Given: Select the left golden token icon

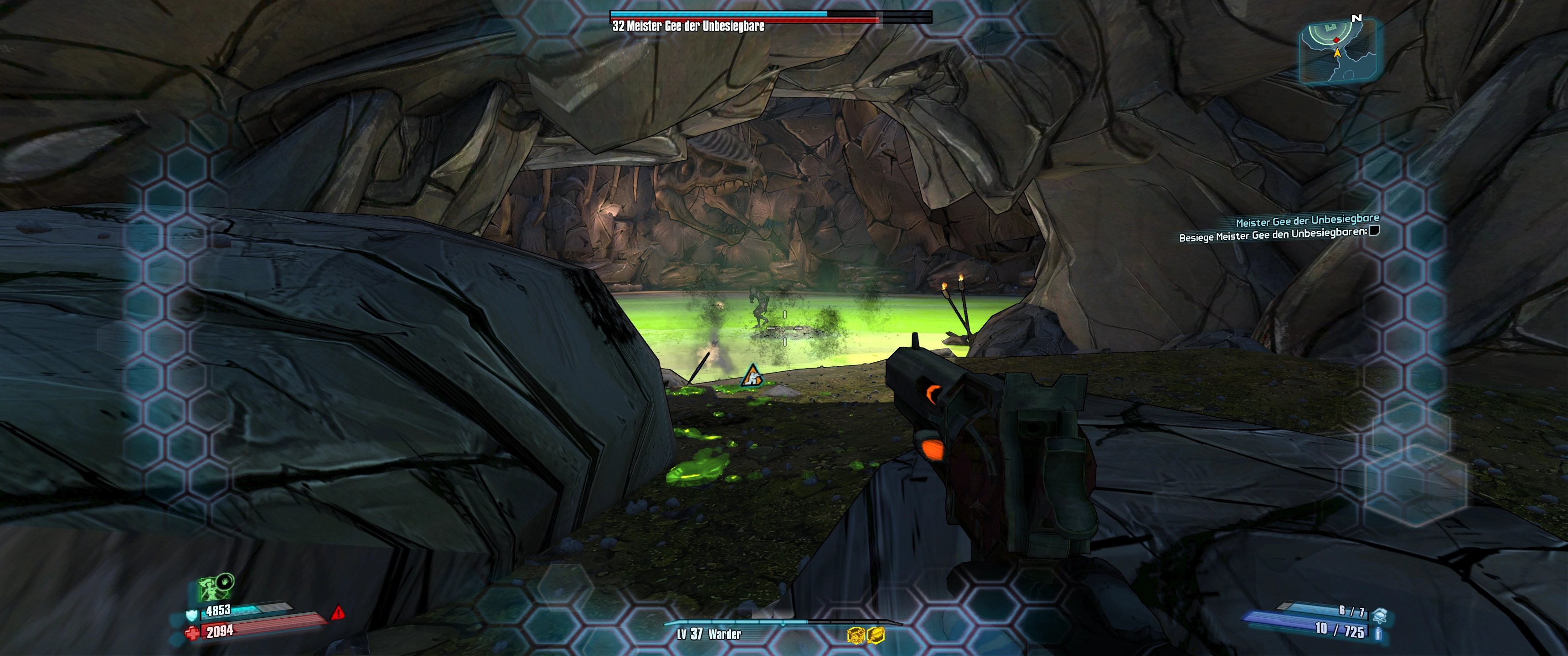Looking at the screenshot, I should point(855,635).
